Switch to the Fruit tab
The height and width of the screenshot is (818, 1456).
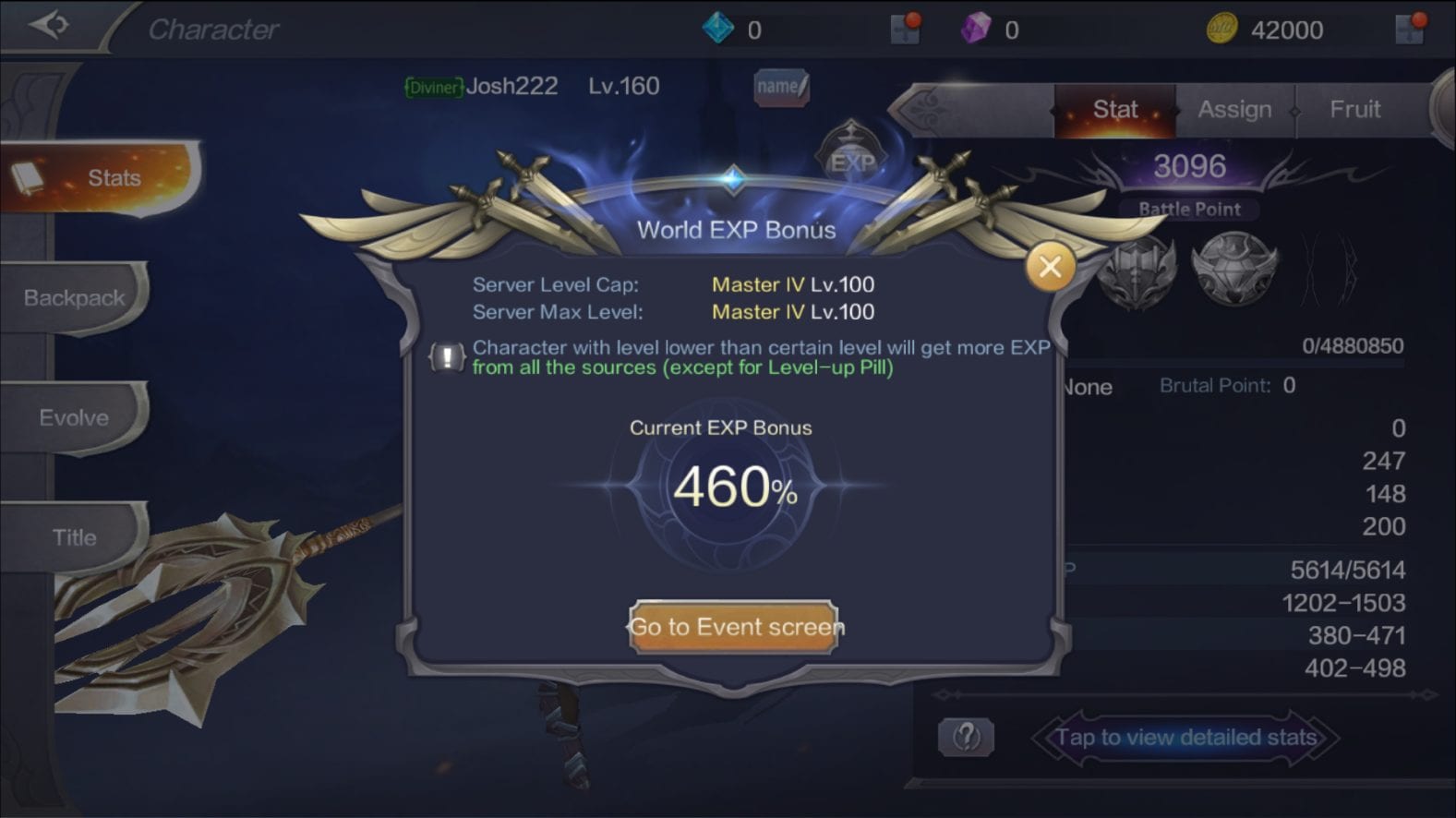[x=1354, y=110]
